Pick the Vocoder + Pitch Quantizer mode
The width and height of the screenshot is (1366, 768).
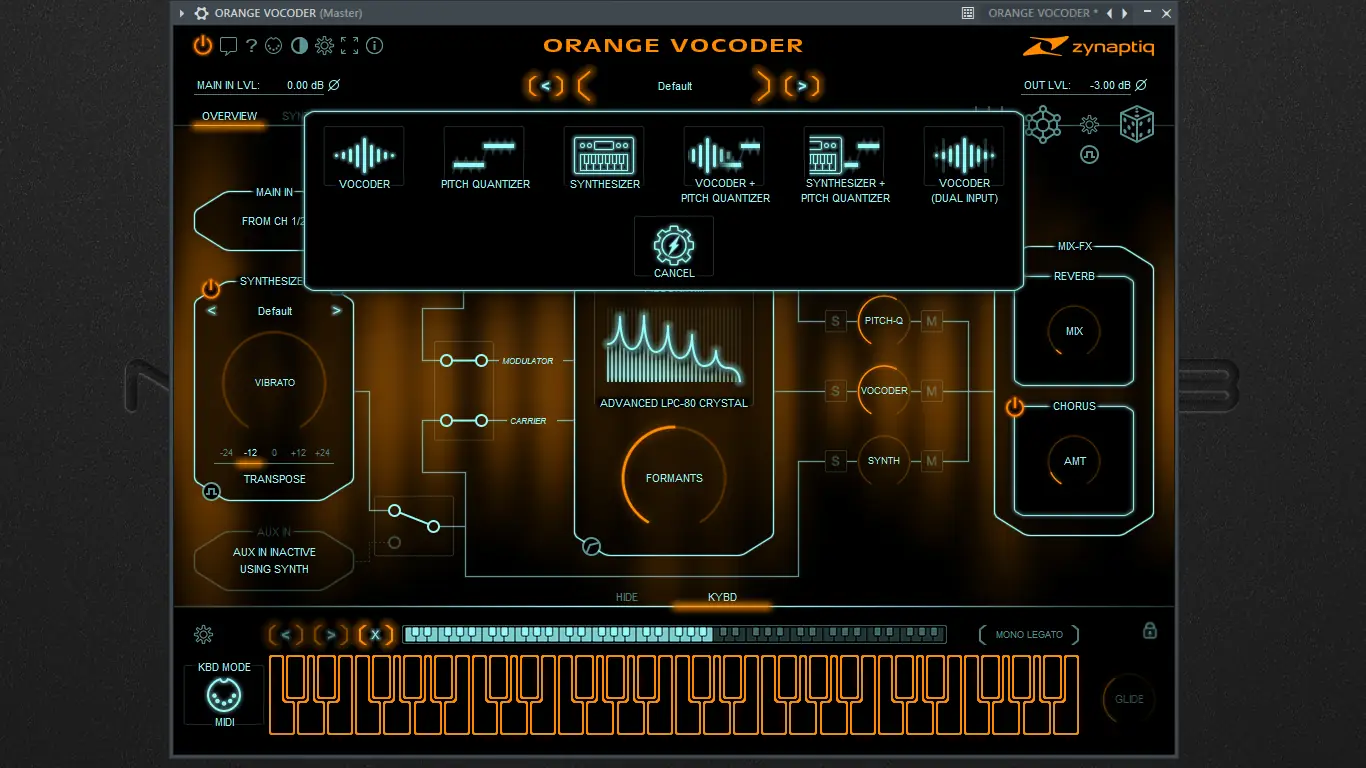click(723, 155)
